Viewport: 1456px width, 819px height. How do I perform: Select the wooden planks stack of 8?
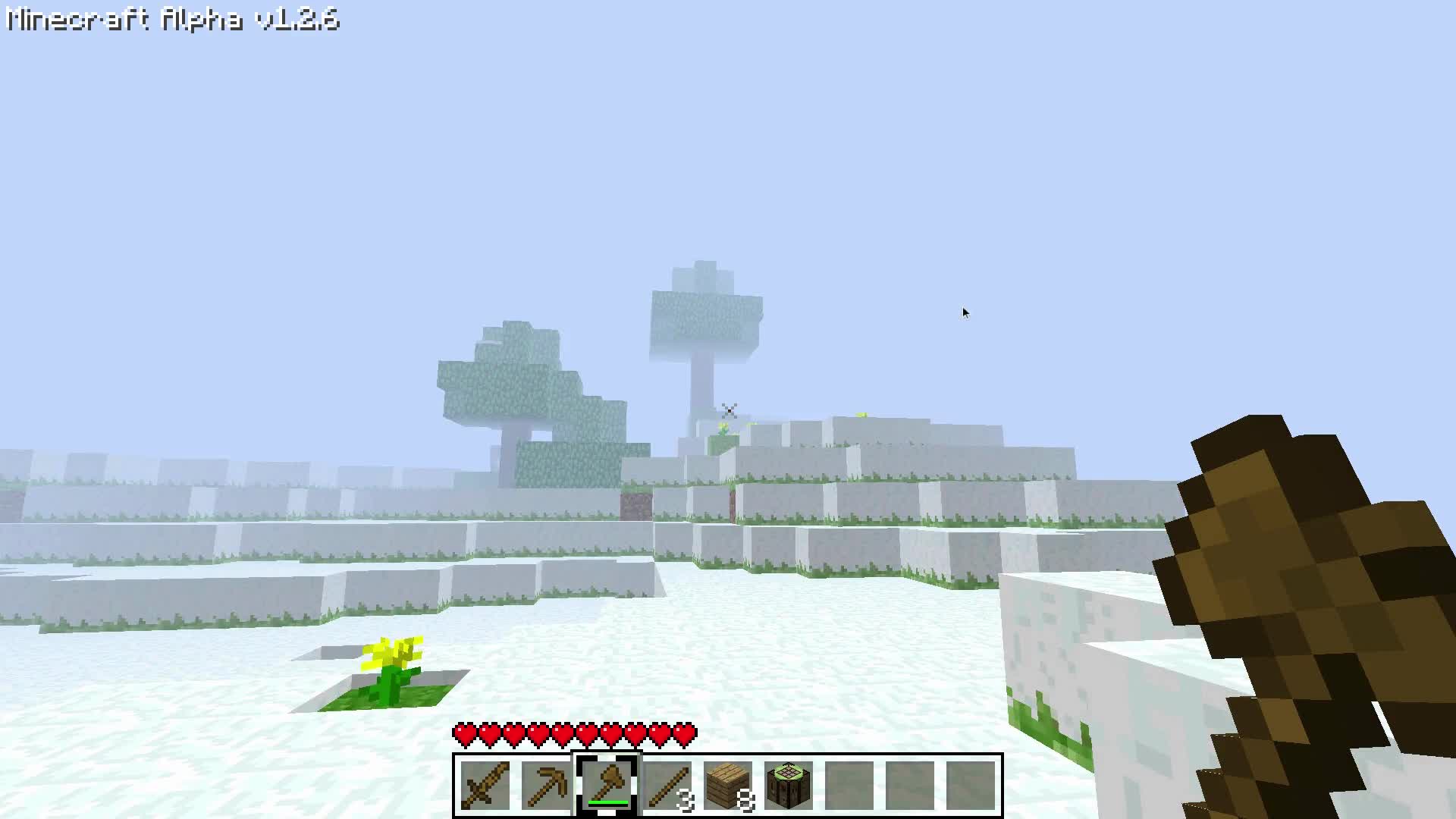coord(728,786)
